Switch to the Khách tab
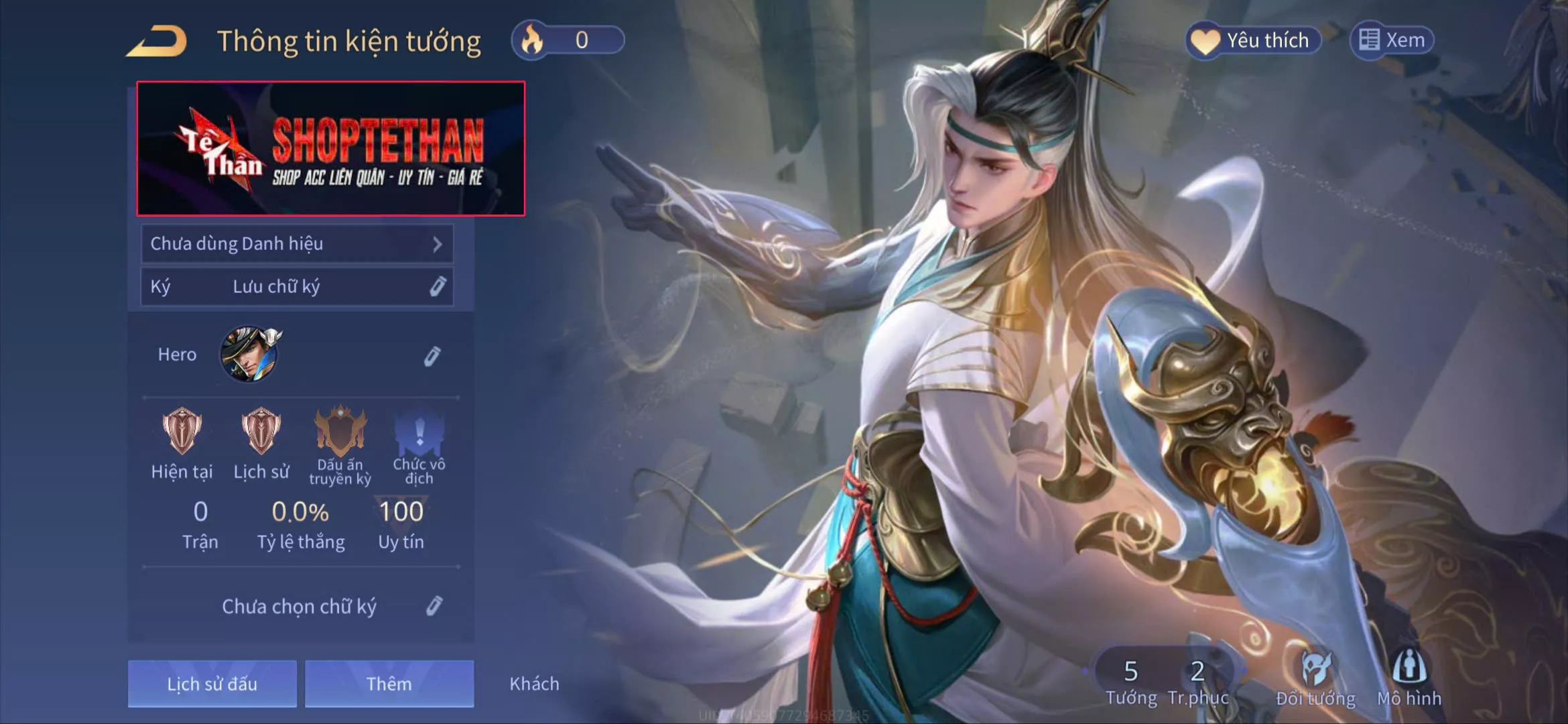 pos(534,684)
